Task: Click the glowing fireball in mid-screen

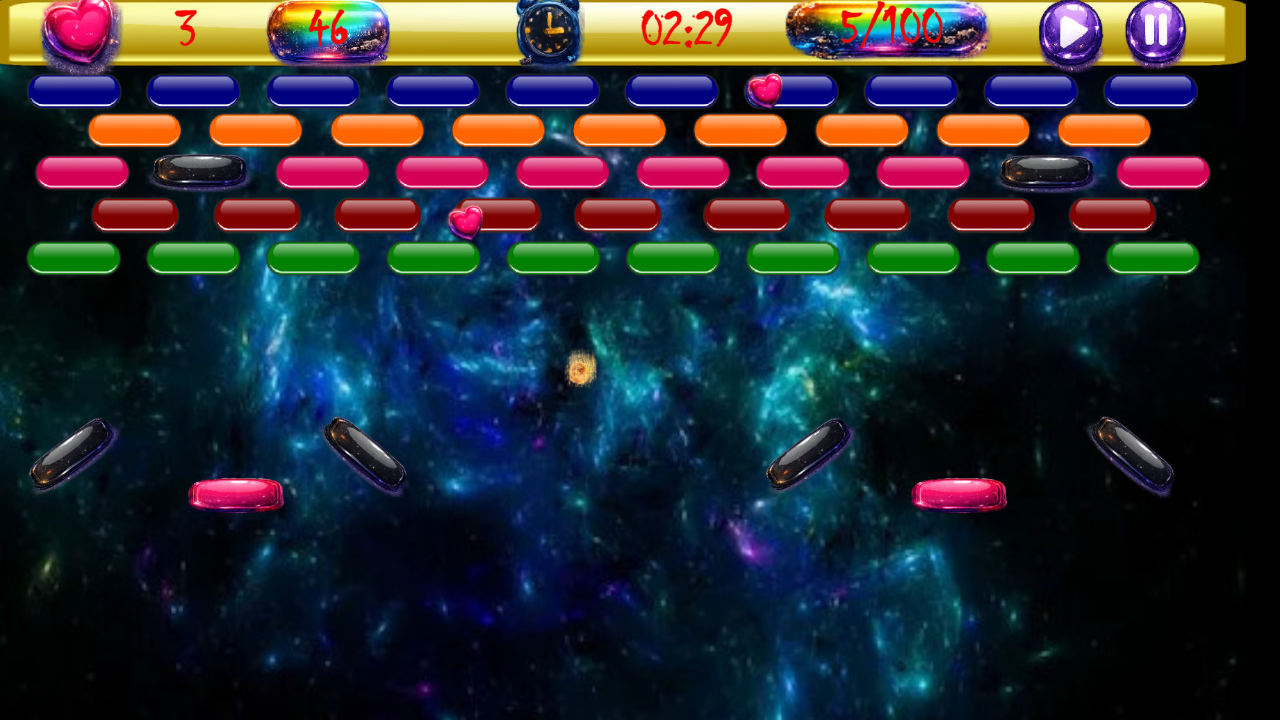Action: (578, 369)
